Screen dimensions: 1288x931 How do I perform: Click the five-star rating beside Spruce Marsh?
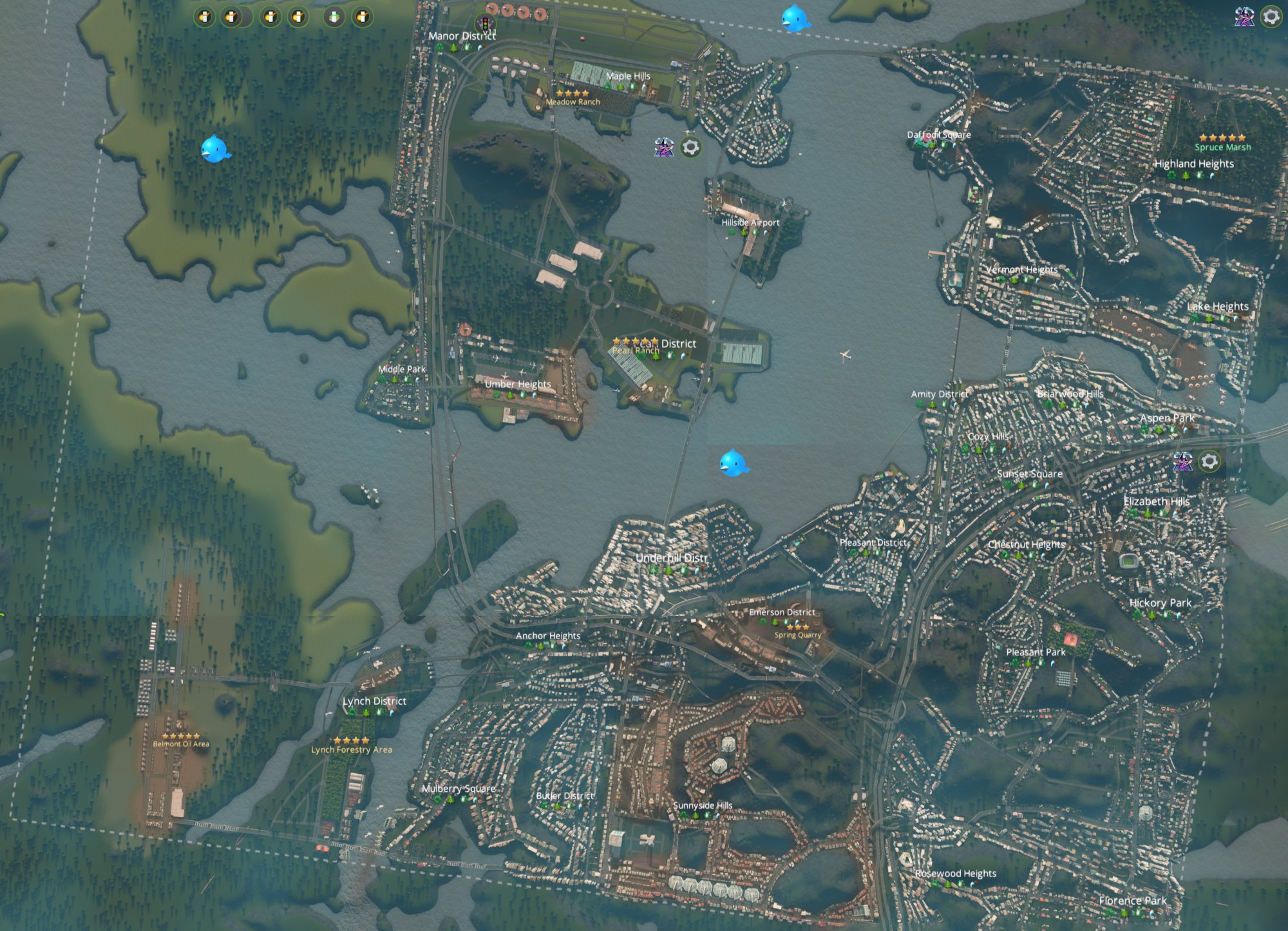(x=1224, y=138)
